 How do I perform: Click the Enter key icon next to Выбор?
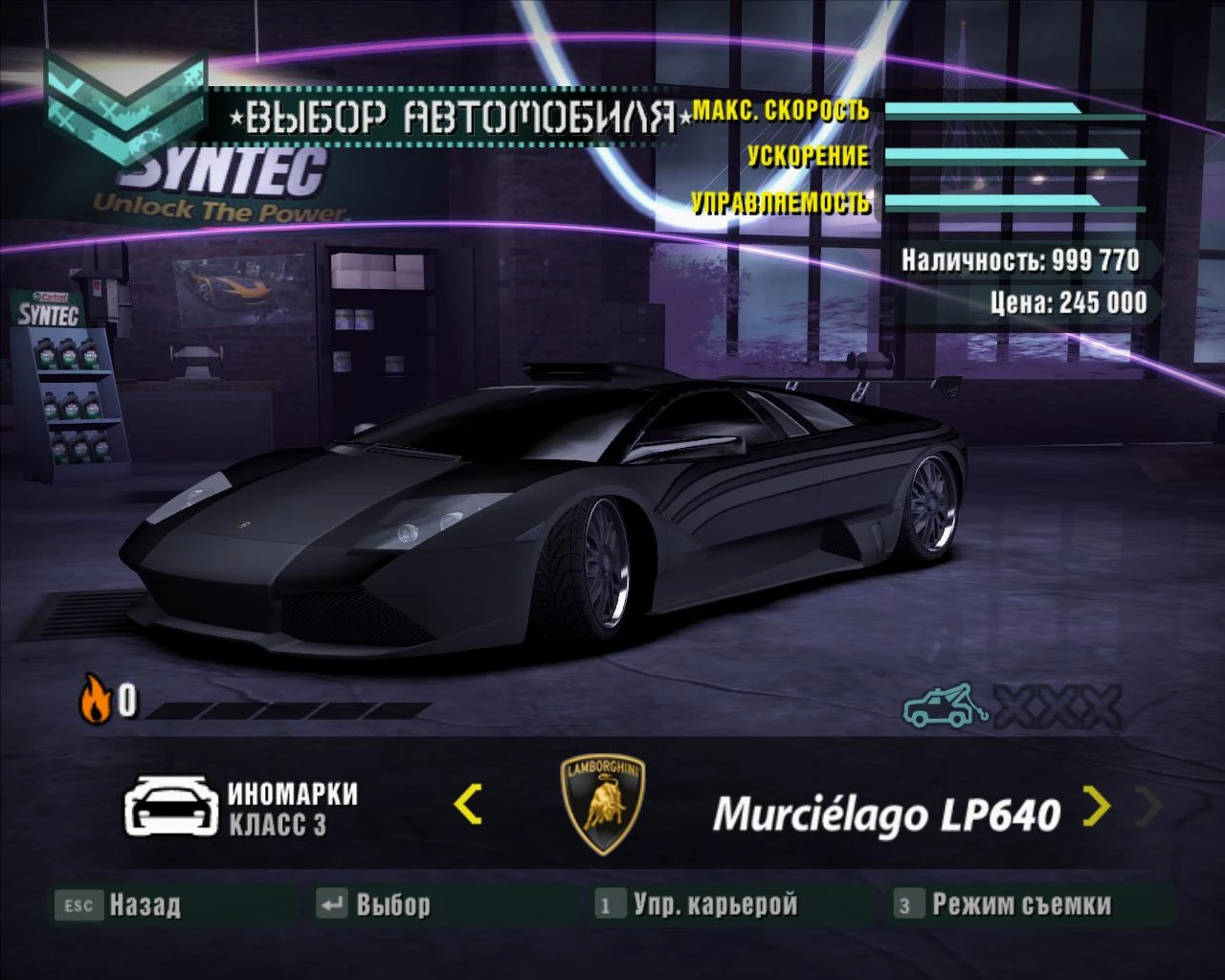(x=331, y=902)
